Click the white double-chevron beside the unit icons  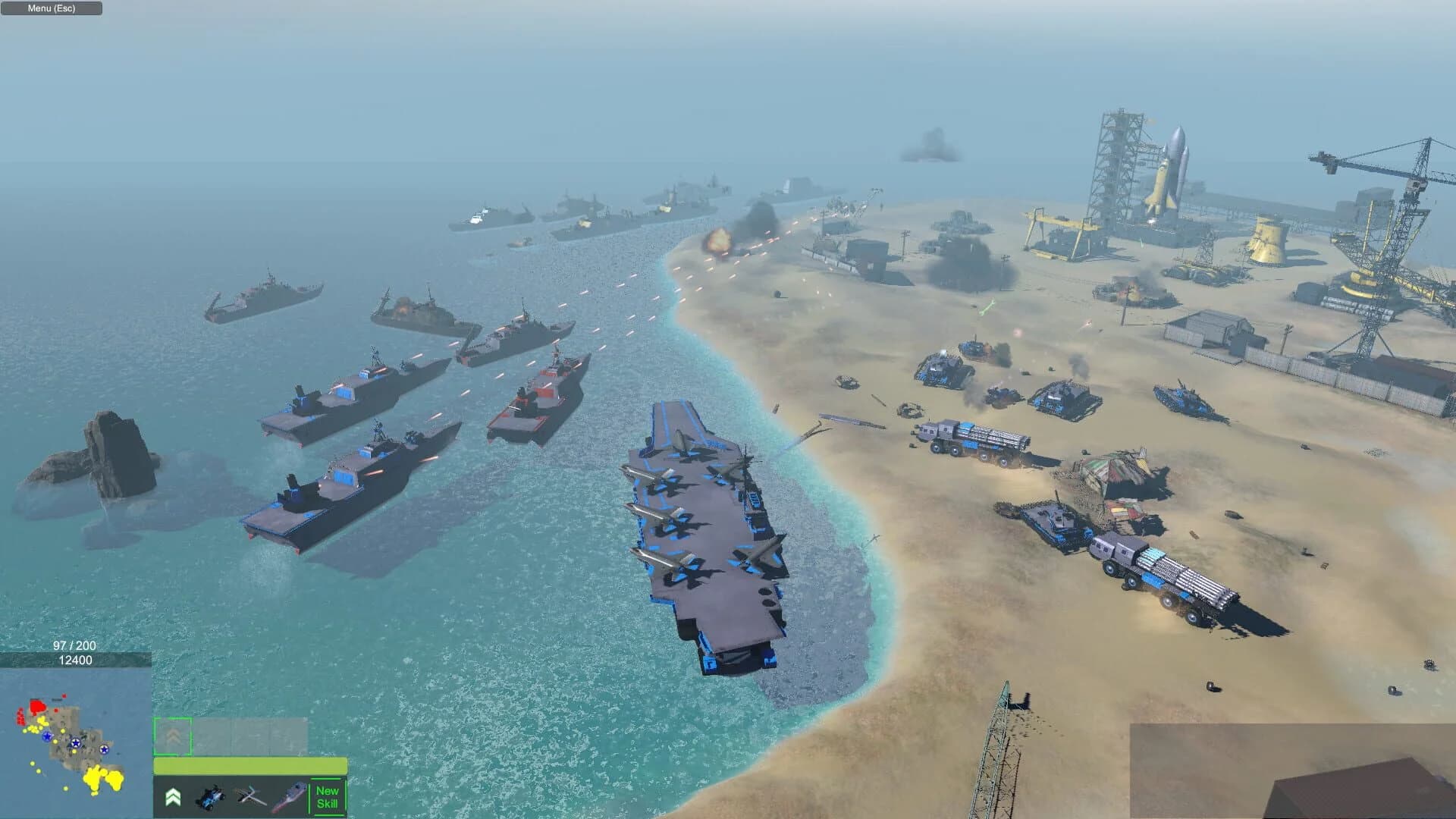174,799
